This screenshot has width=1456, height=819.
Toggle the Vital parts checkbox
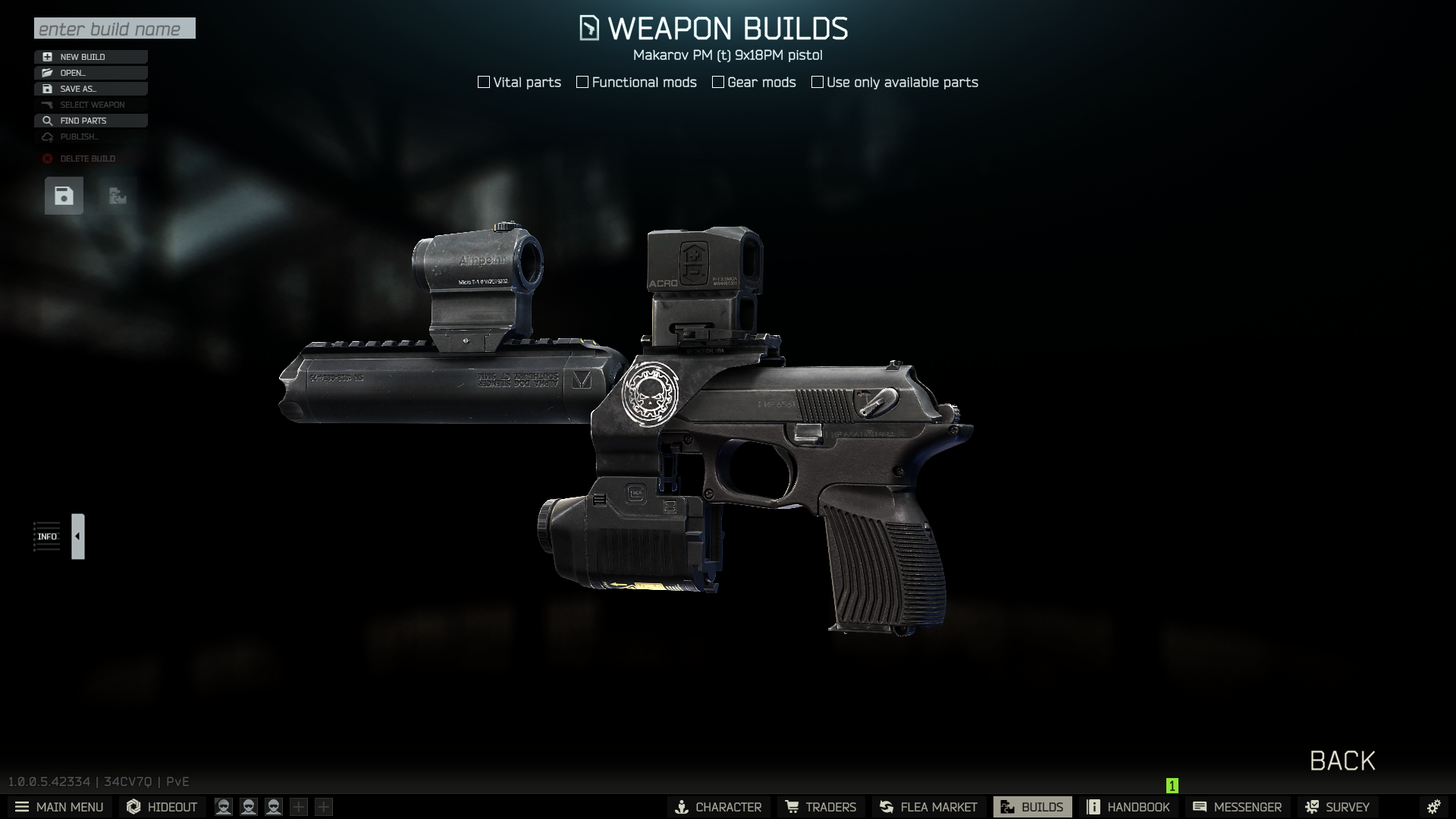[484, 82]
